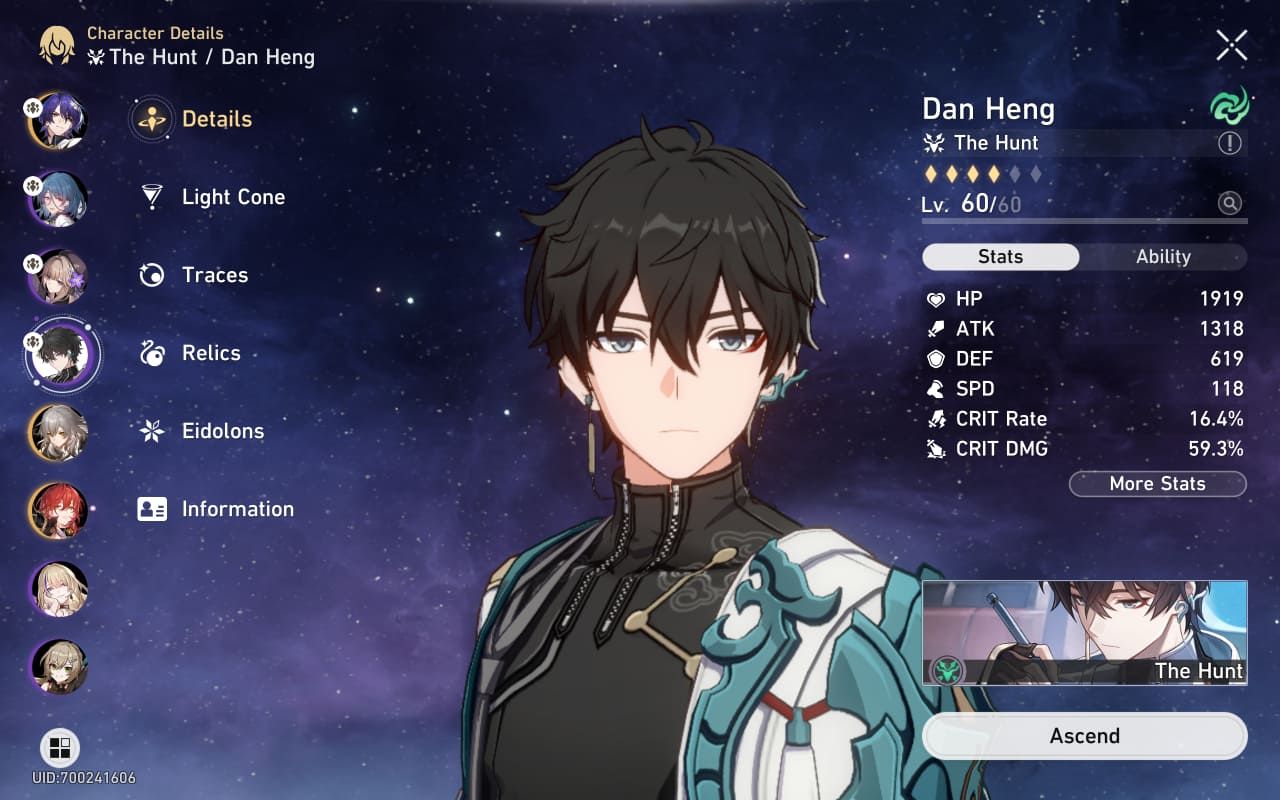This screenshot has width=1280, height=800.
Task: Open the Relics panel
Action: click(210, 353)
